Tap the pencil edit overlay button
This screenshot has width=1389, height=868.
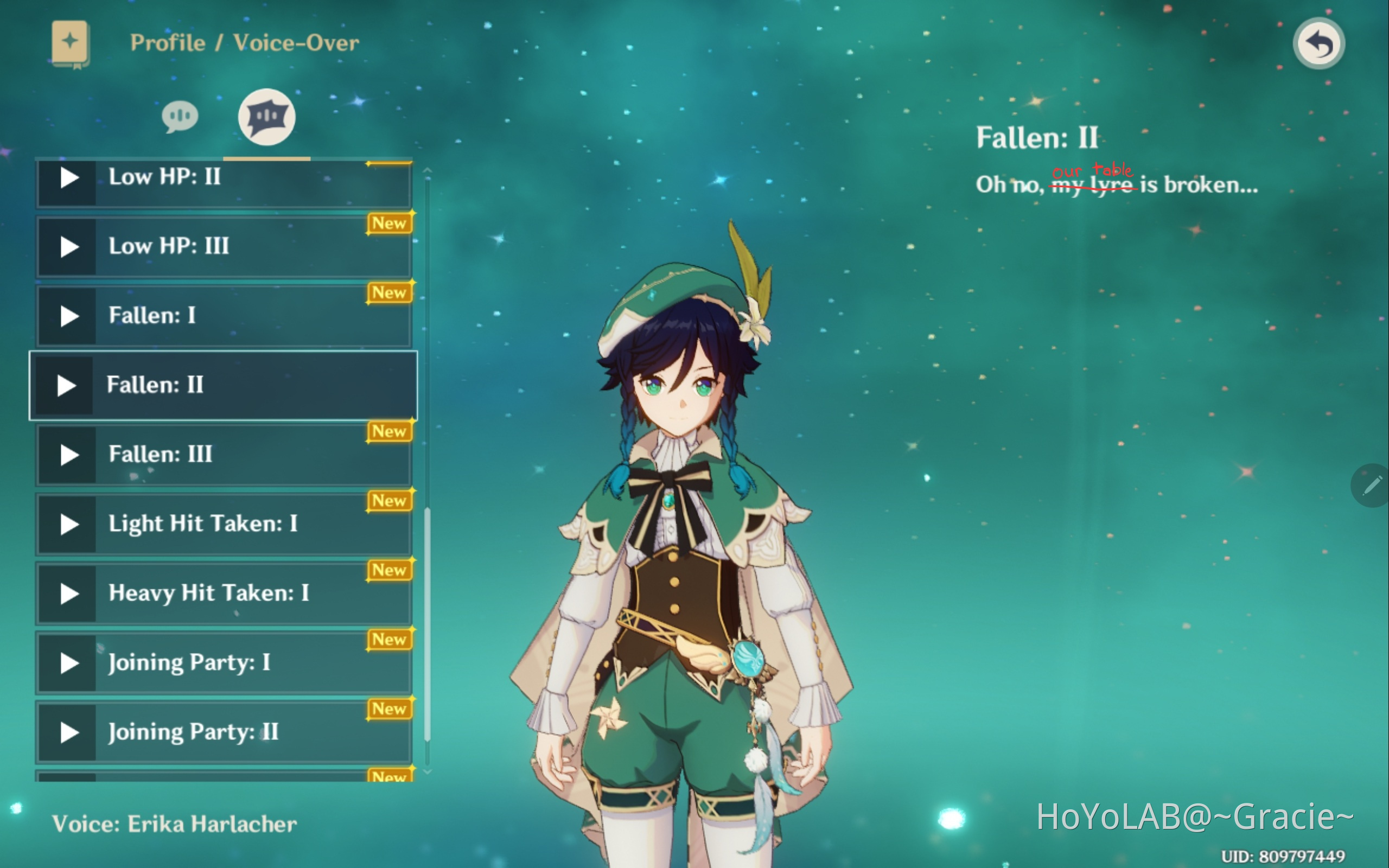point(1371,486)
